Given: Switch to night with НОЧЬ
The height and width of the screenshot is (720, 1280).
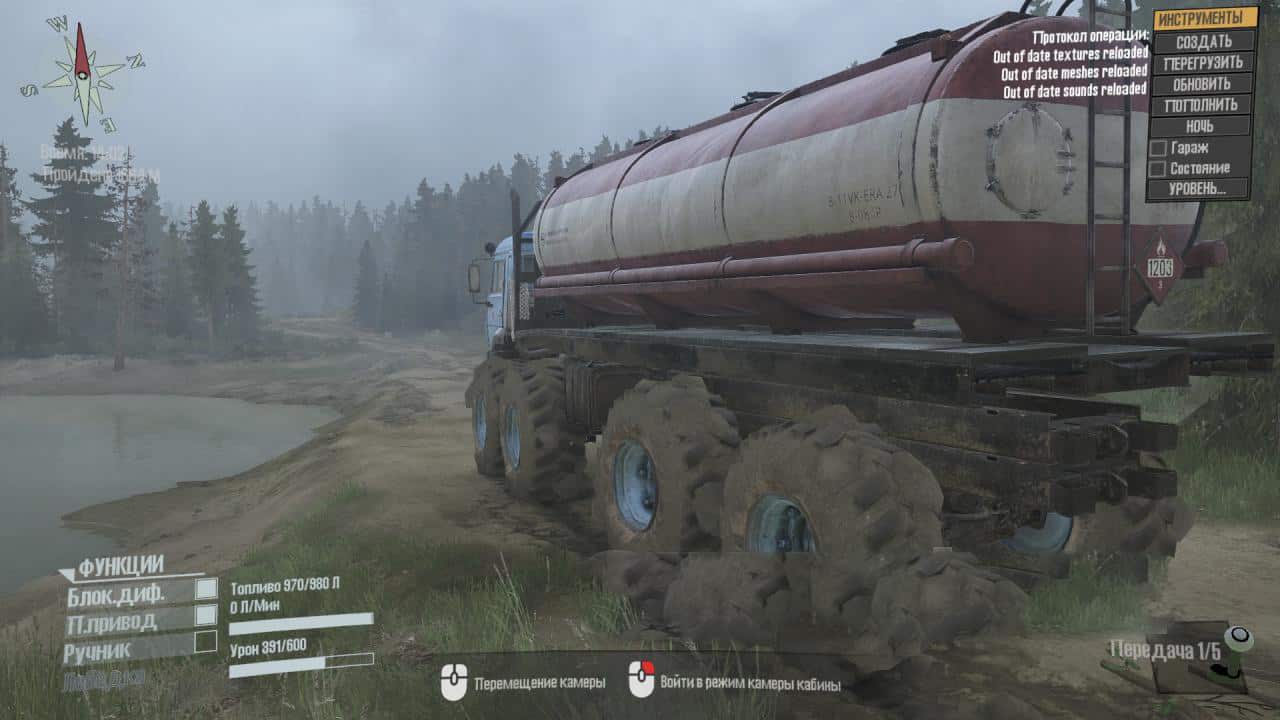Looking at the screenshot, I should coord(1201,127).
